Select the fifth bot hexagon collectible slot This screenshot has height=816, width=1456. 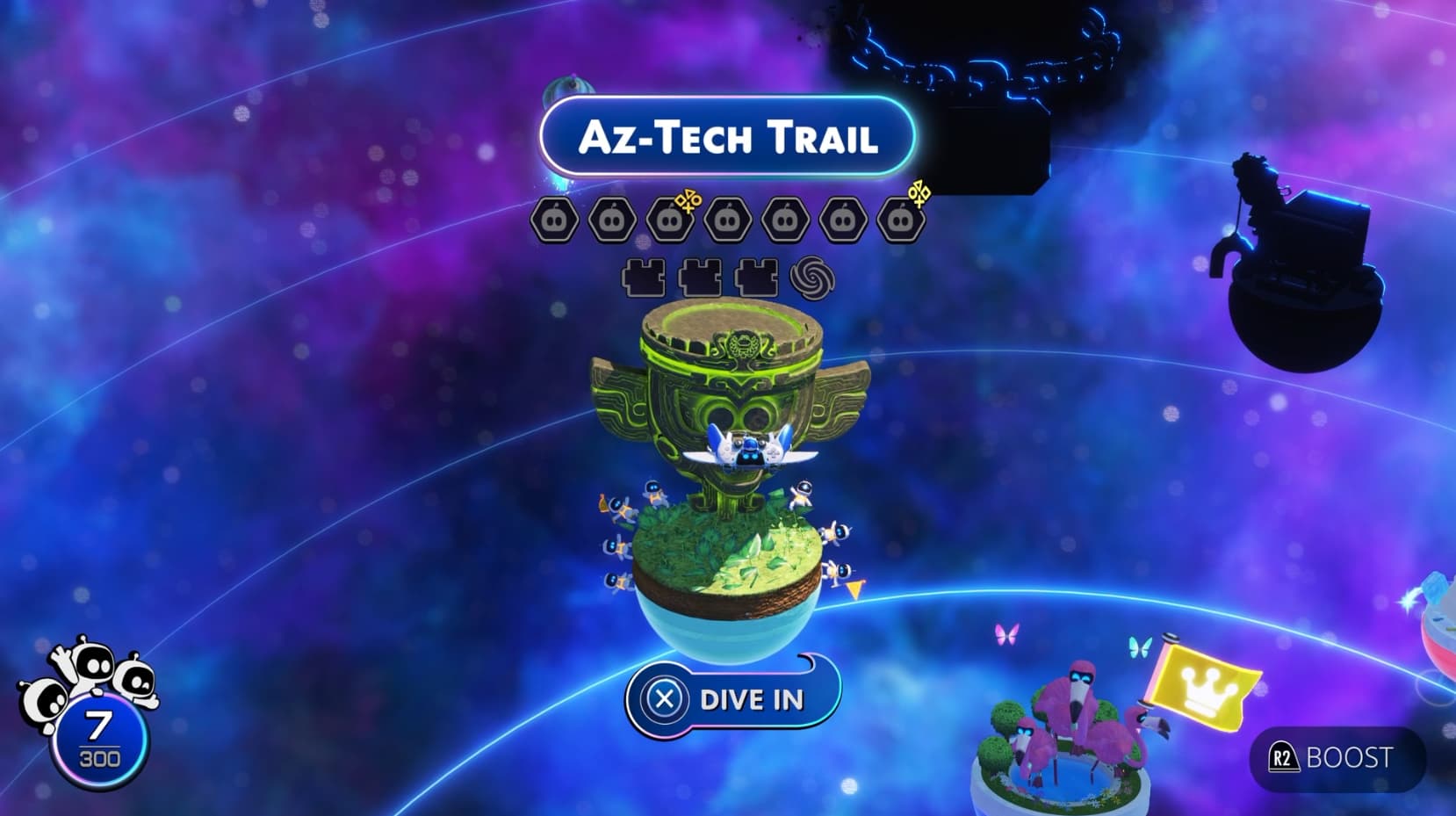[788, 217]
